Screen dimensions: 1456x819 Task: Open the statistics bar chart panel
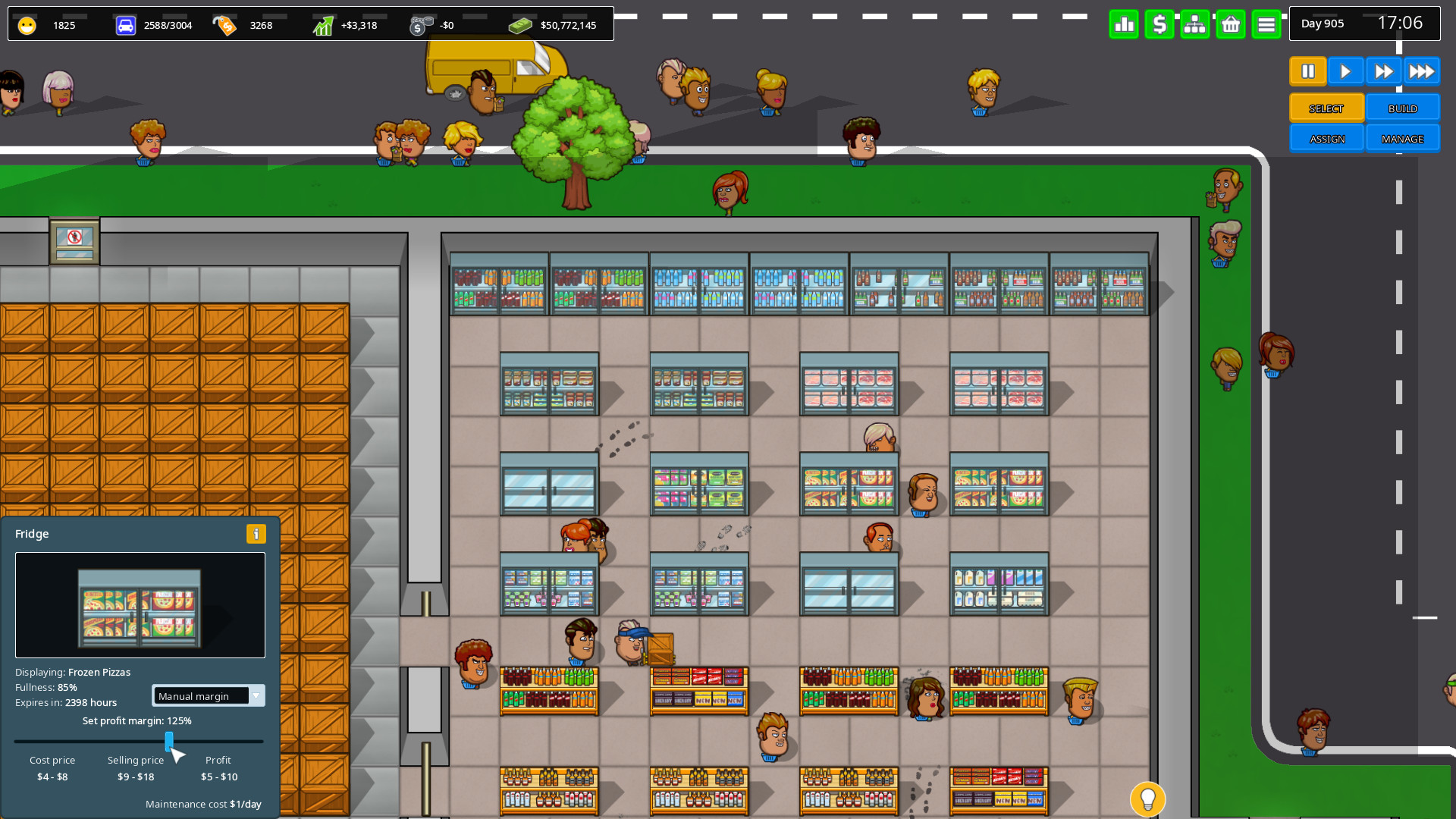pyautogui.click(x=1124, y=24)
